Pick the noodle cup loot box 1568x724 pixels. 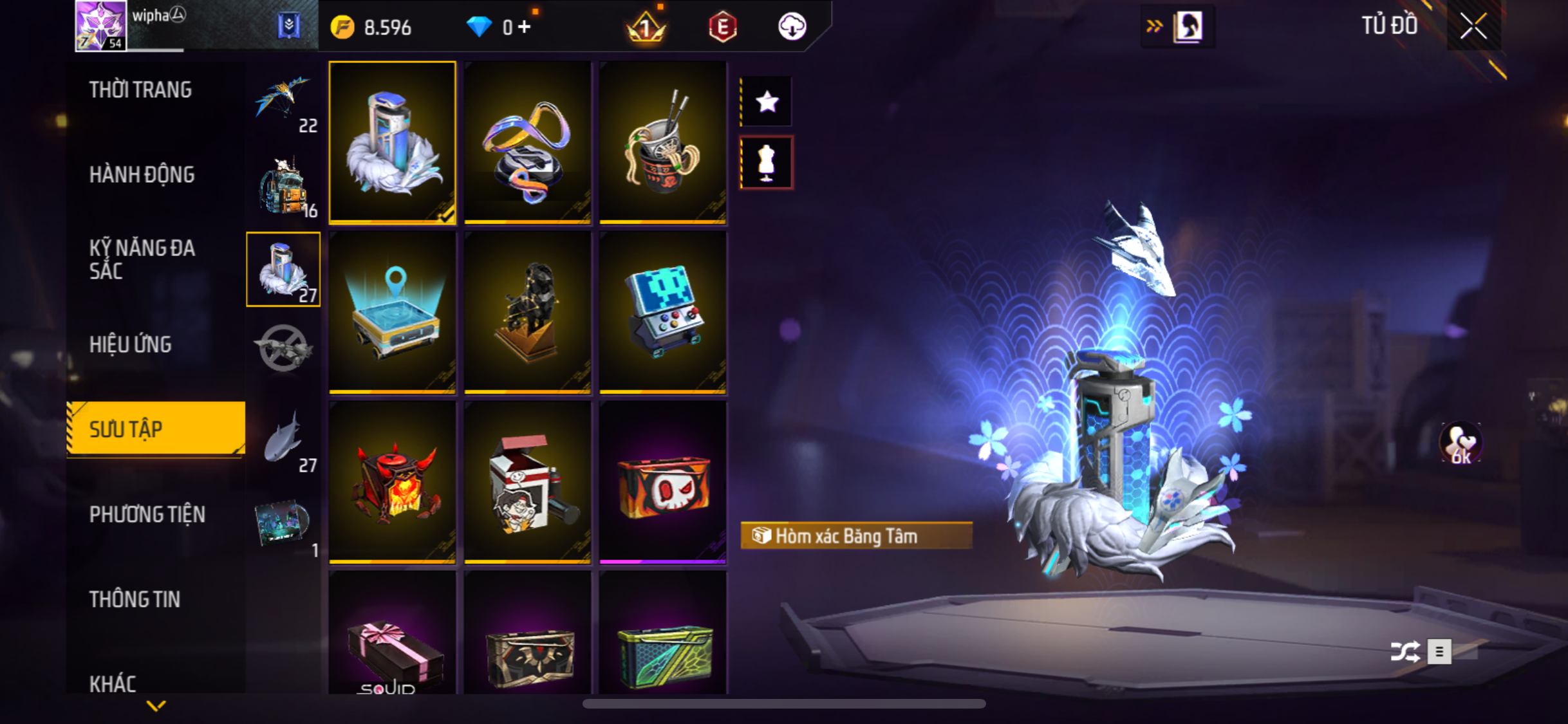(662, 143)
